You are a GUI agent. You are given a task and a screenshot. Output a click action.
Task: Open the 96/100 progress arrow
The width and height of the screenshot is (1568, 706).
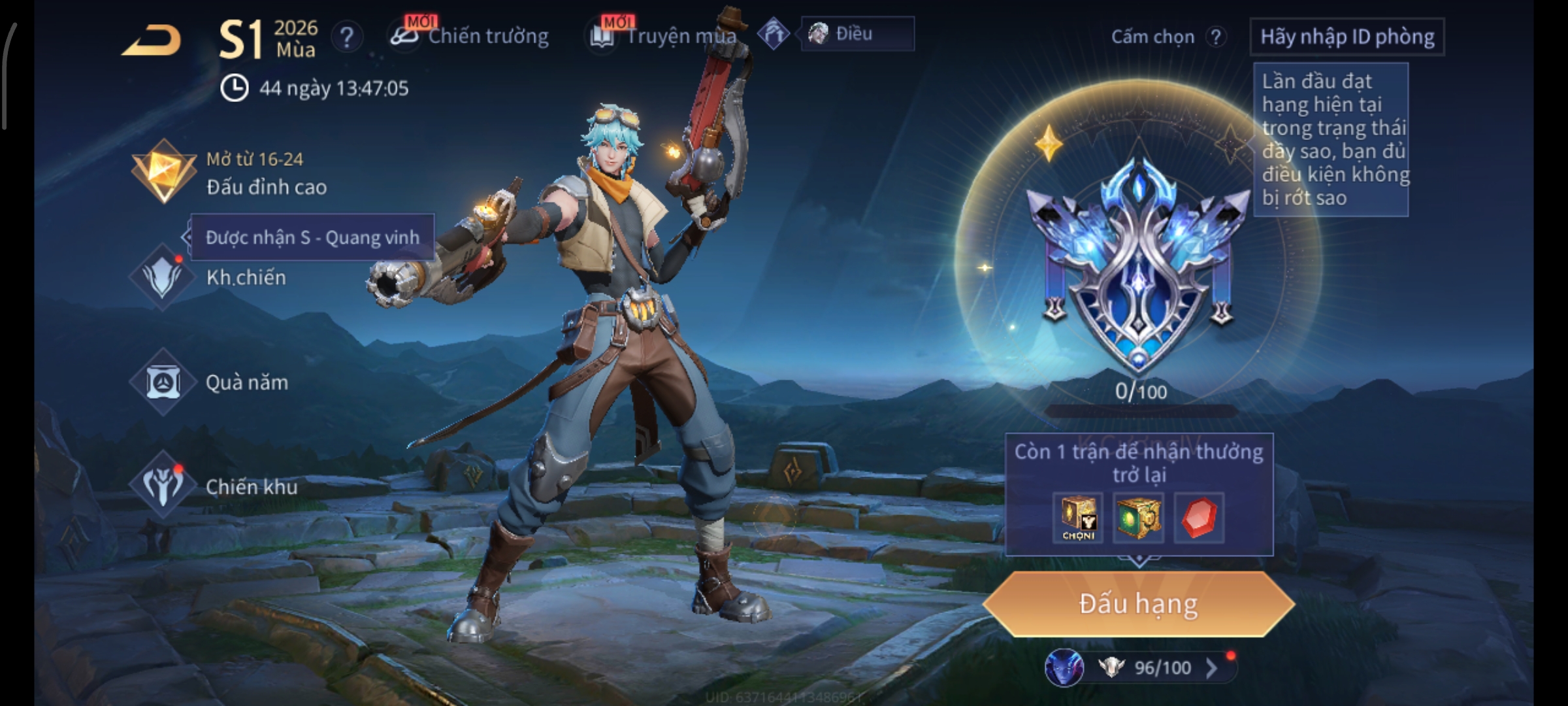pyautogui.click(x=1211, y=668)
